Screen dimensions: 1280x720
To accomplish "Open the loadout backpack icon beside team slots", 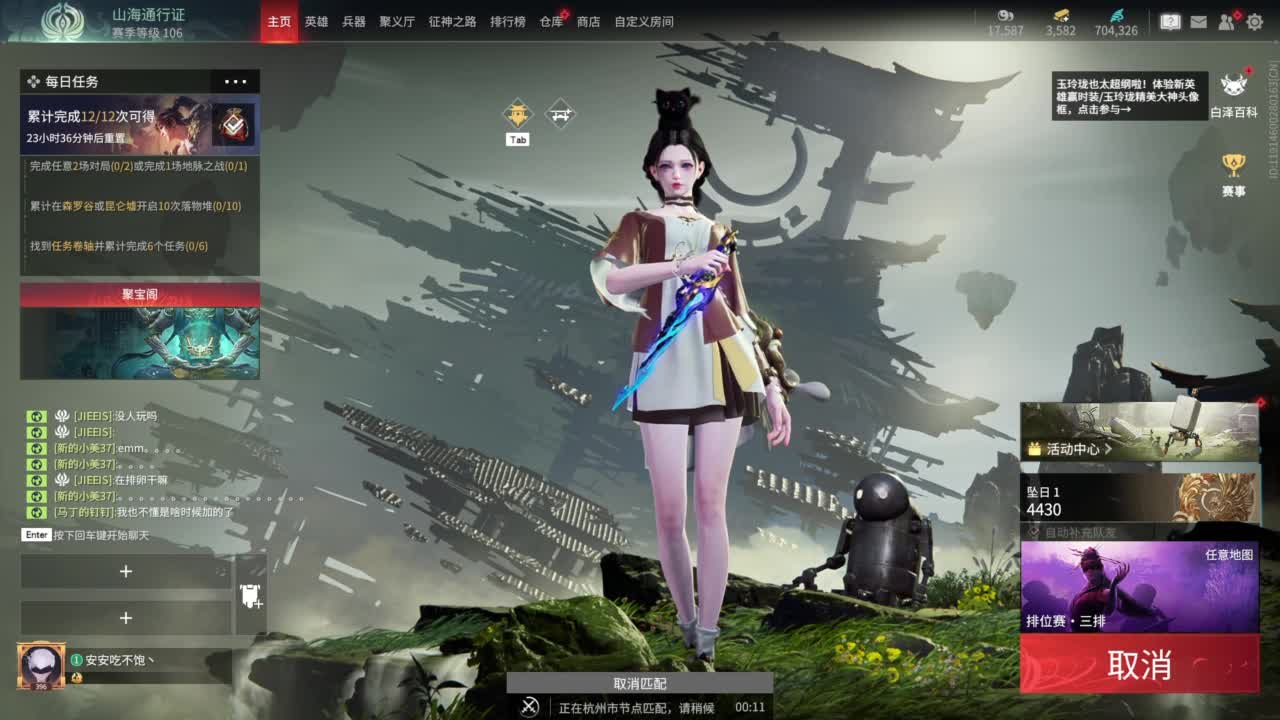I will point(250,597).
